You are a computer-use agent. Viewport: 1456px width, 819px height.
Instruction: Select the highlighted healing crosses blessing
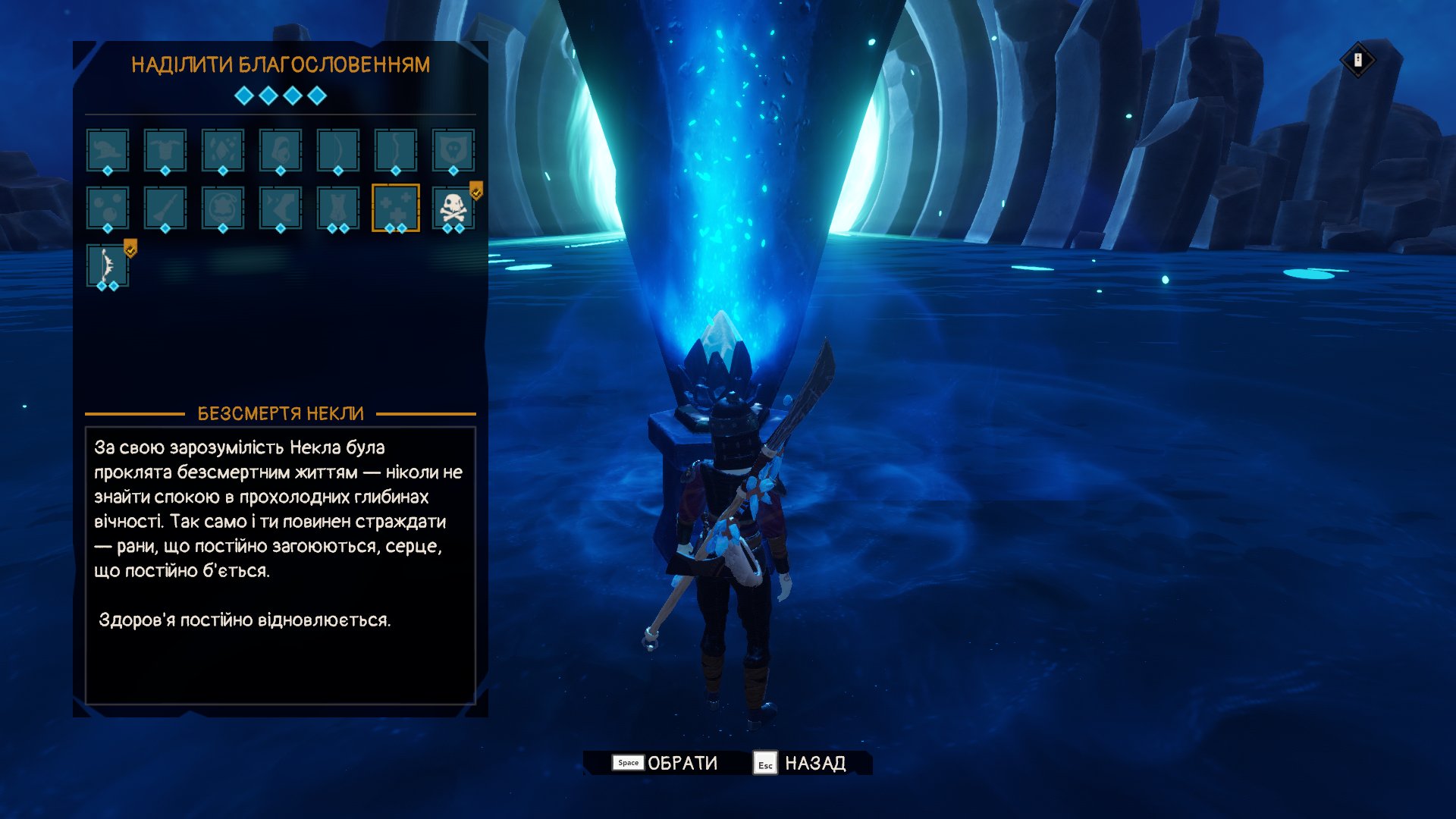coord(396,208)
